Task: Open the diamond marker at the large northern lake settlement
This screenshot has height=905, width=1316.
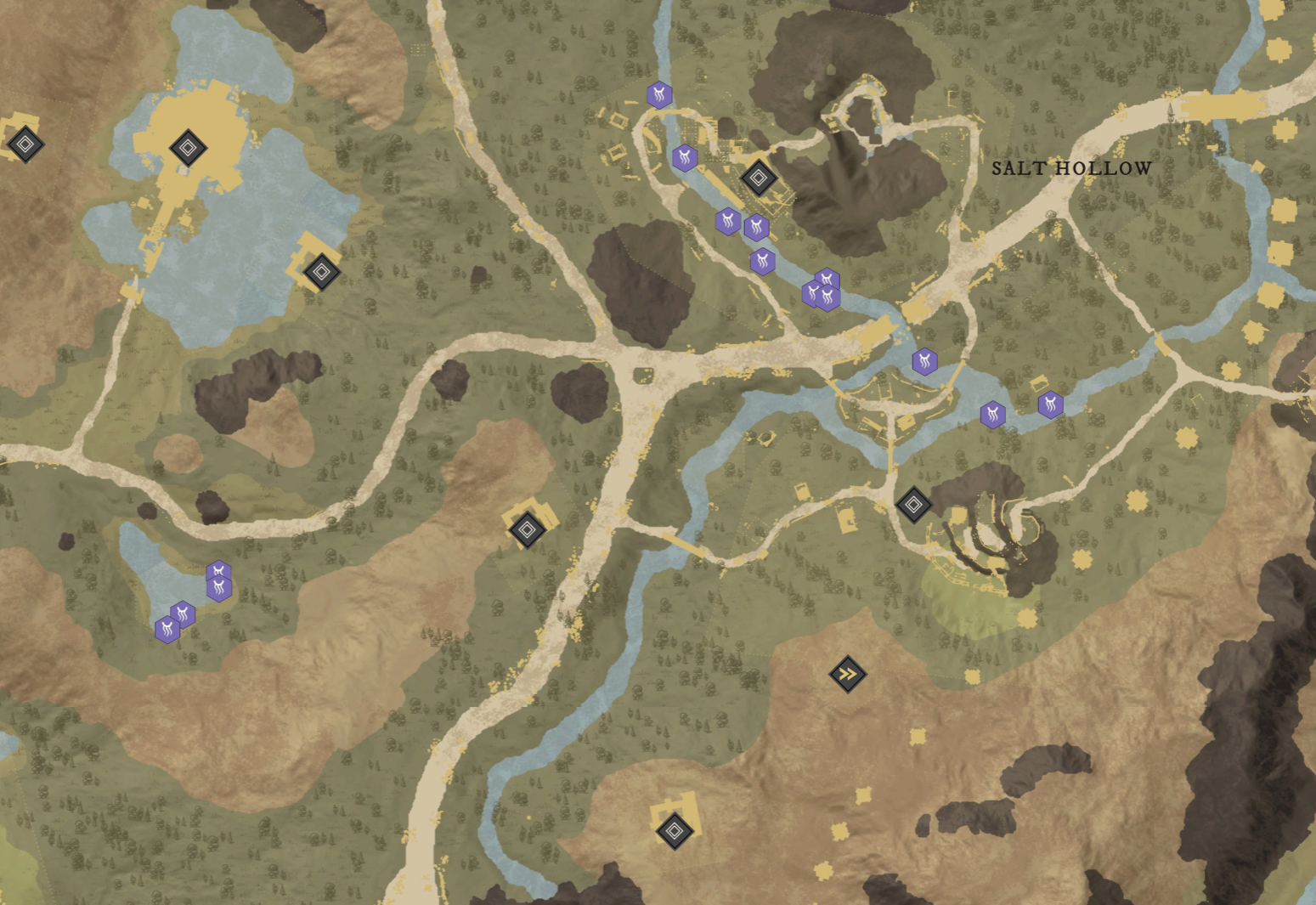Action: click(x=189, y=148)
